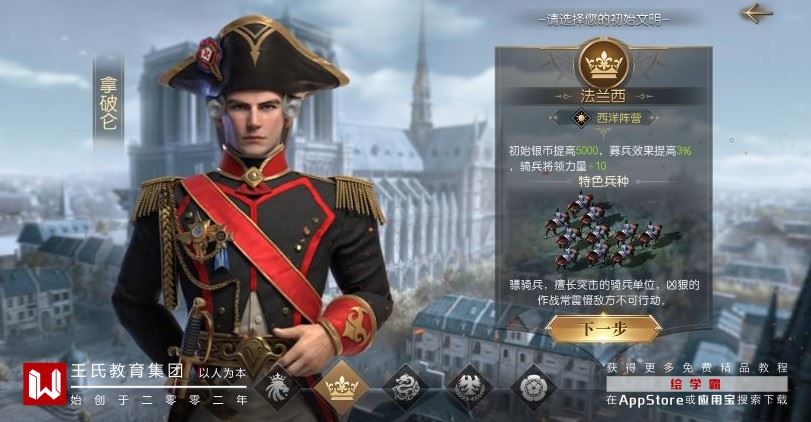This screenshot has width=811, height=422.
Task: Select the crowned lion civilization emblem
Action: click(x=279, y=387)
